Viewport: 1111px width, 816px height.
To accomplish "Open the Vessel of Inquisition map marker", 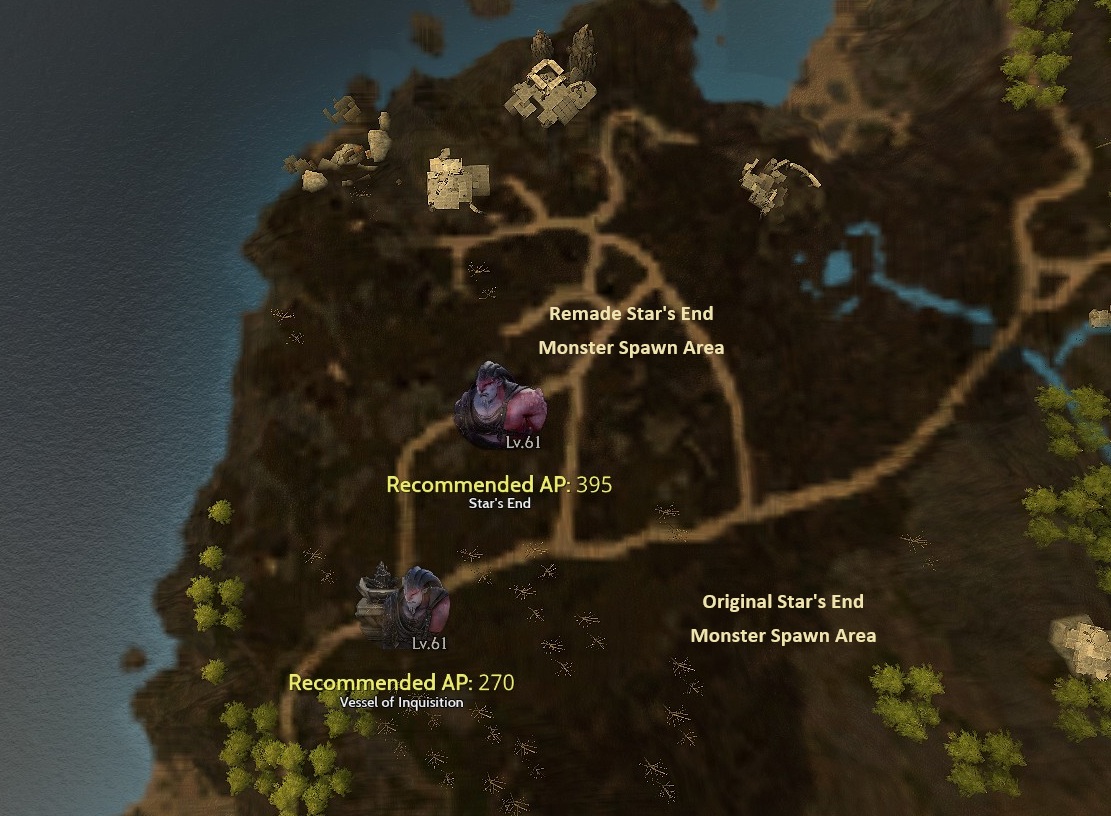I will point(405,608).
